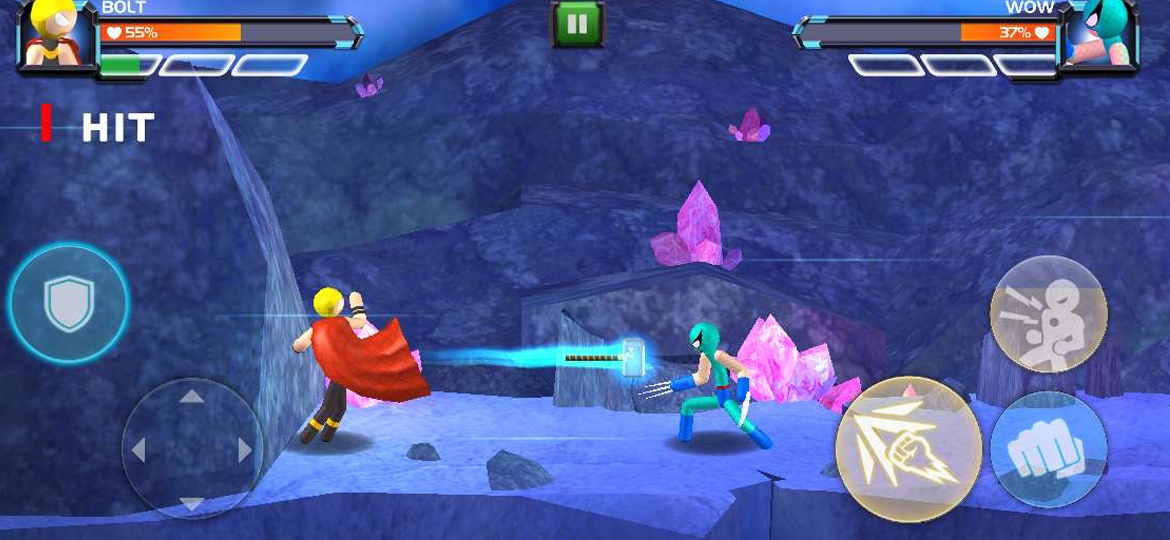Jump using the D-pad up arrow
The image size is (1170, 540).
tap(192, 397)
